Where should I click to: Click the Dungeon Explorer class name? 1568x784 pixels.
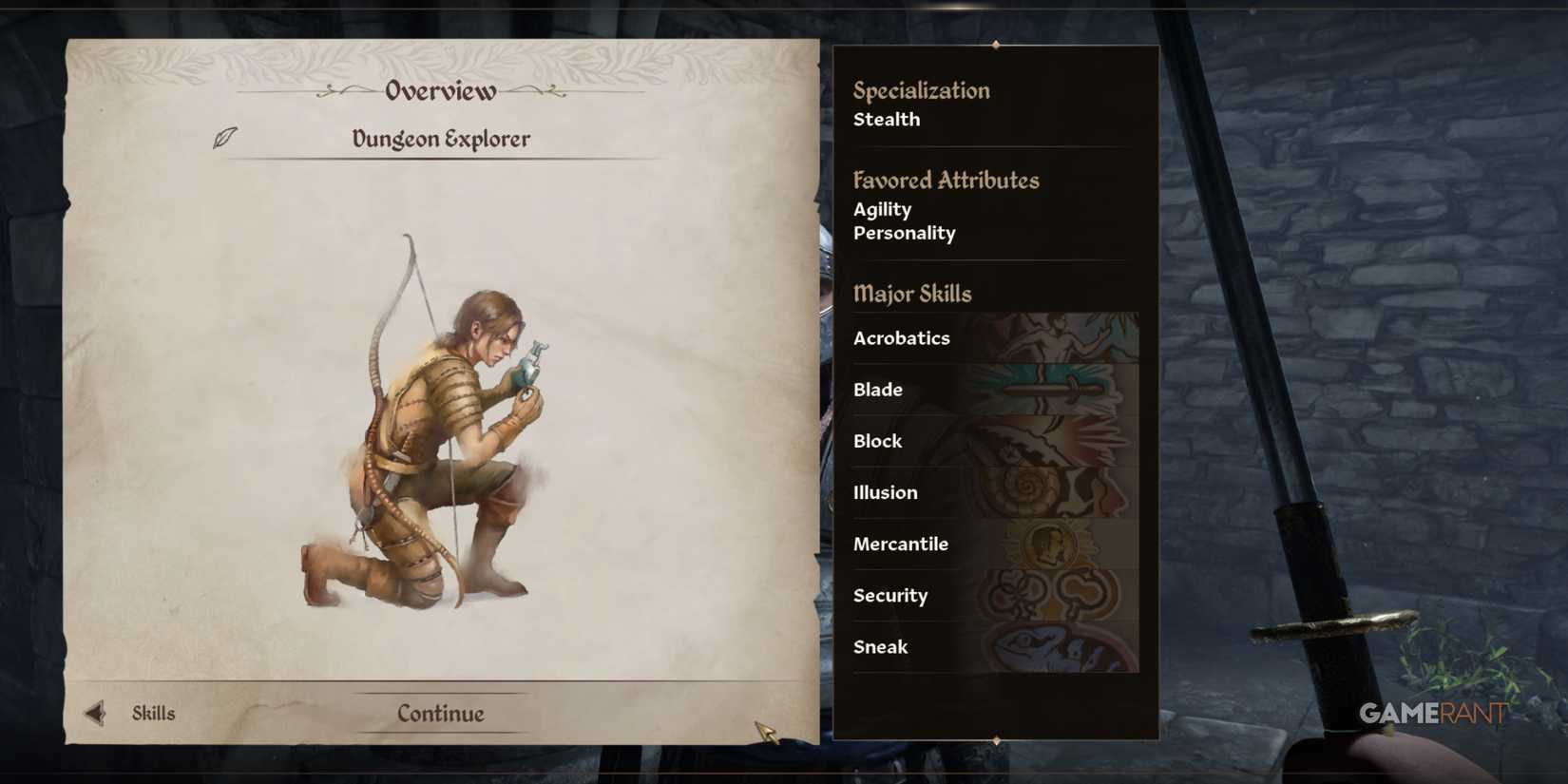[439, 139]
